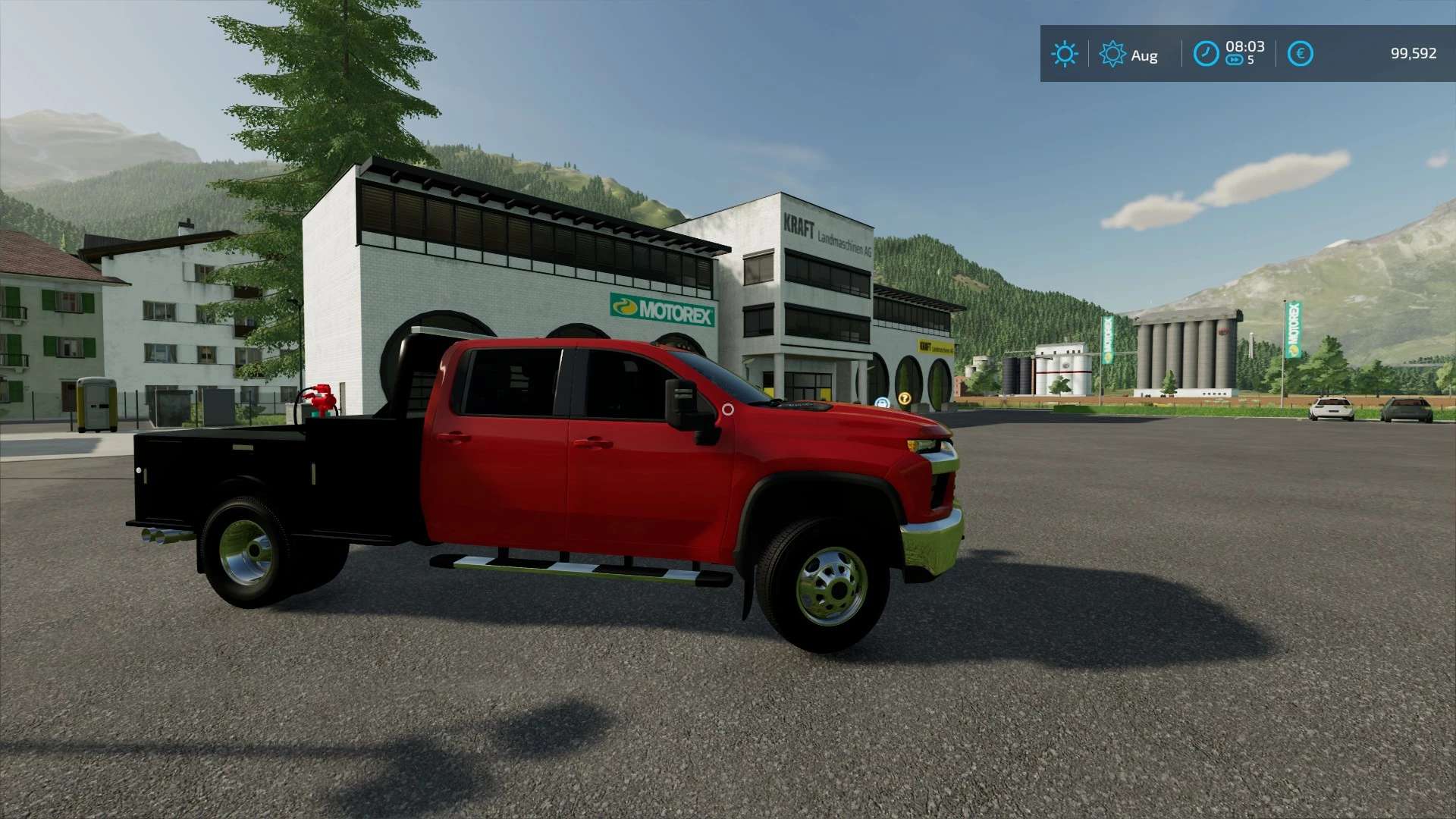Select the August season sun icon
This screenshot has width=1456, height=819.
pyautogui.click(x=1112, y=54)
